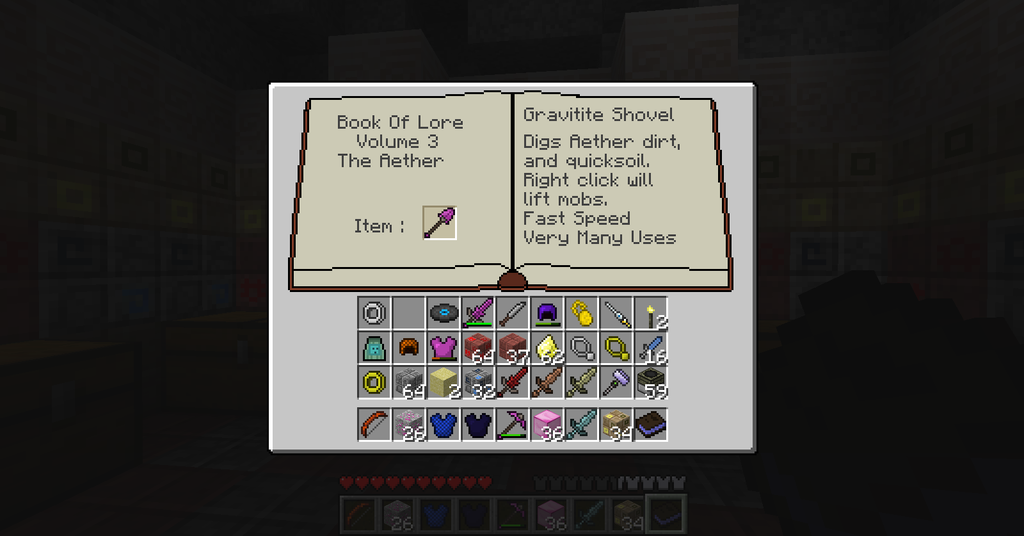Select the teal ghost cape item
This screenshot has height=536, width=1024.
pos(375,348)
